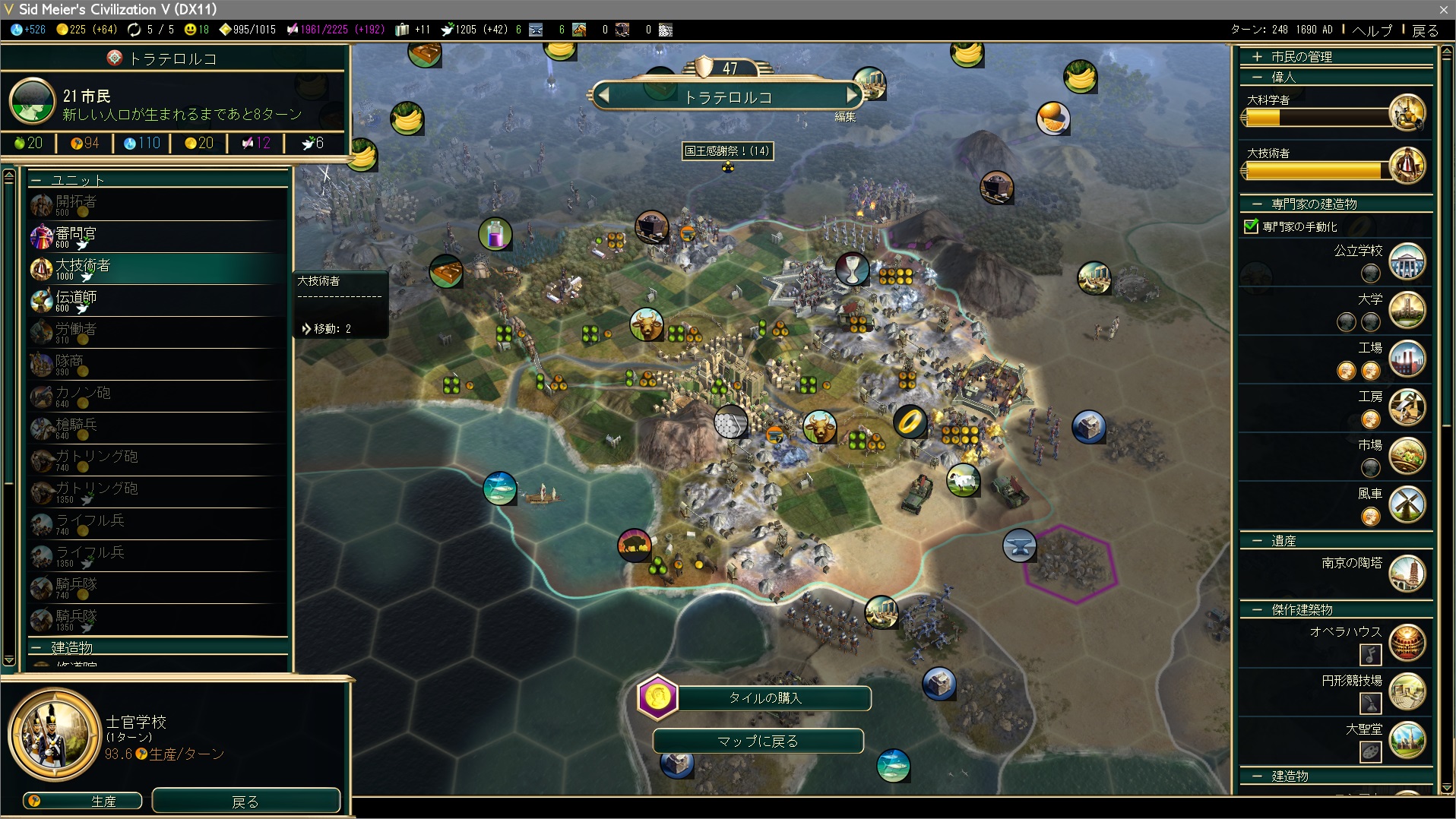Collapse the 偉人 section header

1283,77
